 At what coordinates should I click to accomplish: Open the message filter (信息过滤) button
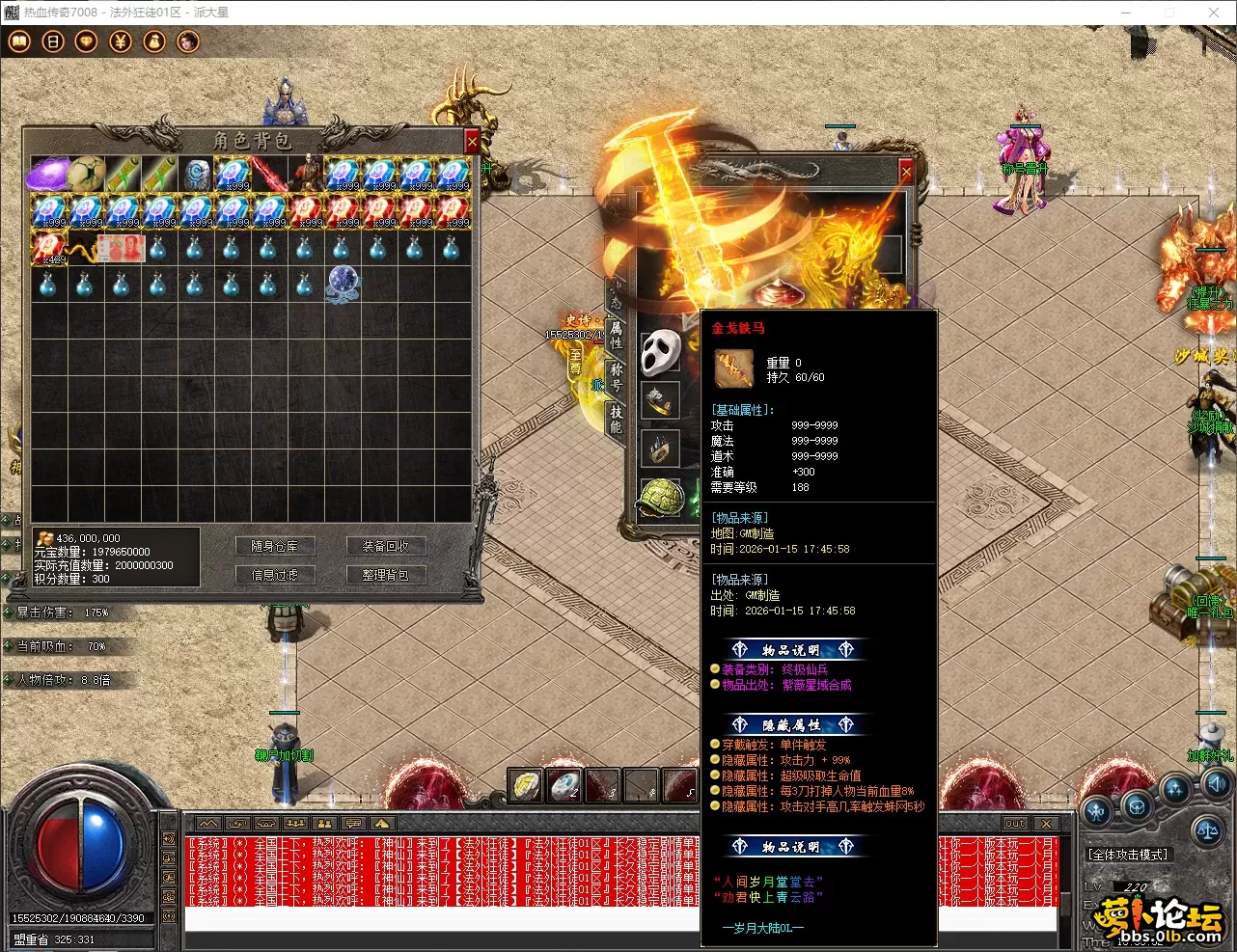(275, 575)
